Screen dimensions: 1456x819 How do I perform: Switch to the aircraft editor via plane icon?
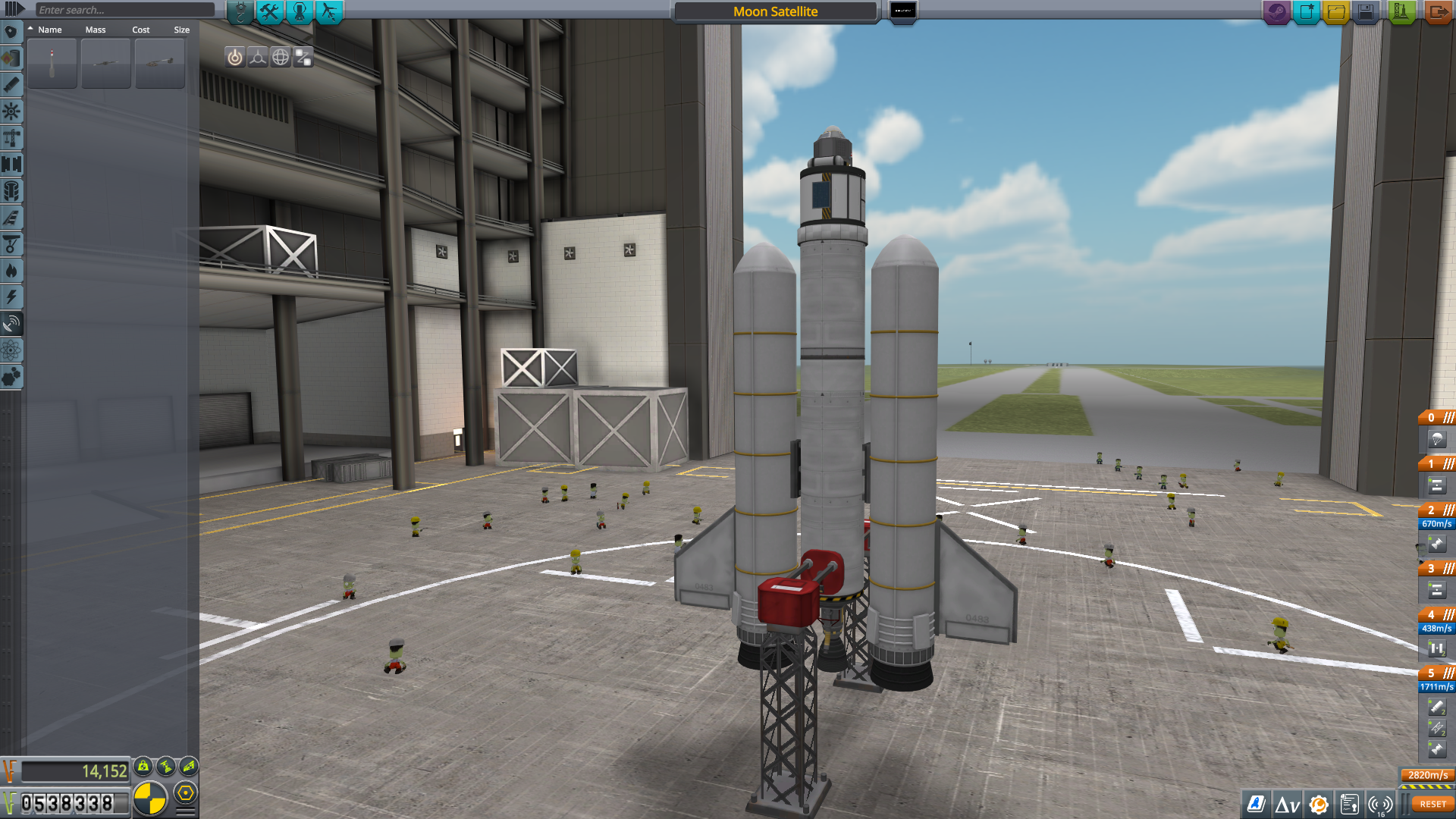coord(328,11)
